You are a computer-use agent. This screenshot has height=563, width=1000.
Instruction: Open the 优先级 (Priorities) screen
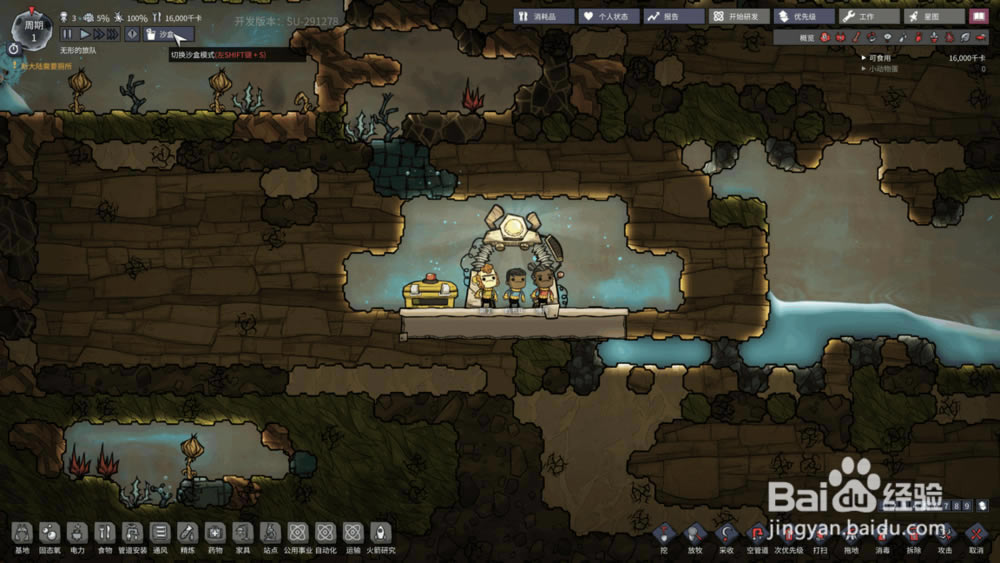[804, 17]
